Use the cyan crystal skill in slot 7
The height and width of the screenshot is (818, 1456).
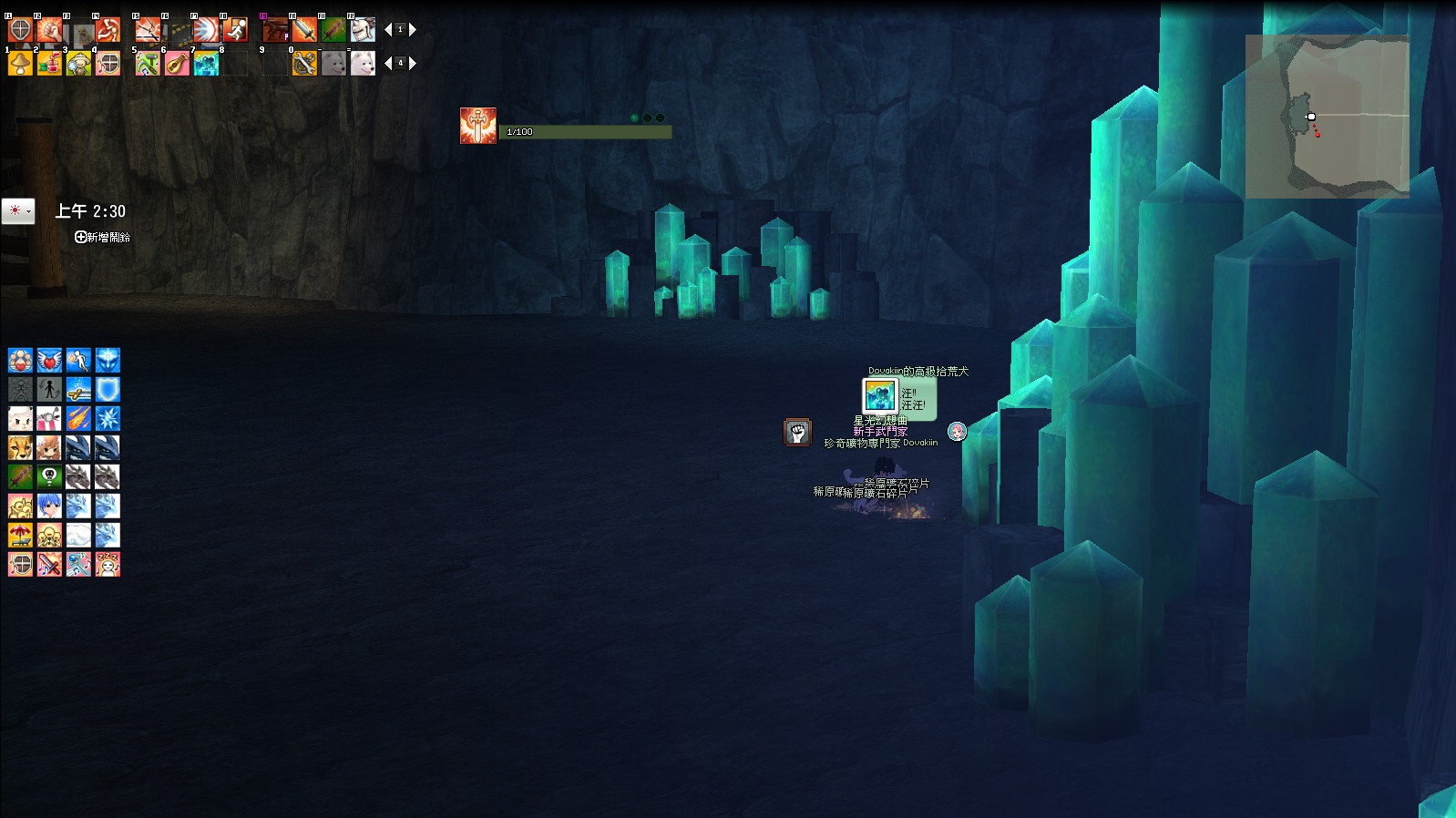[x=206, y=64]
